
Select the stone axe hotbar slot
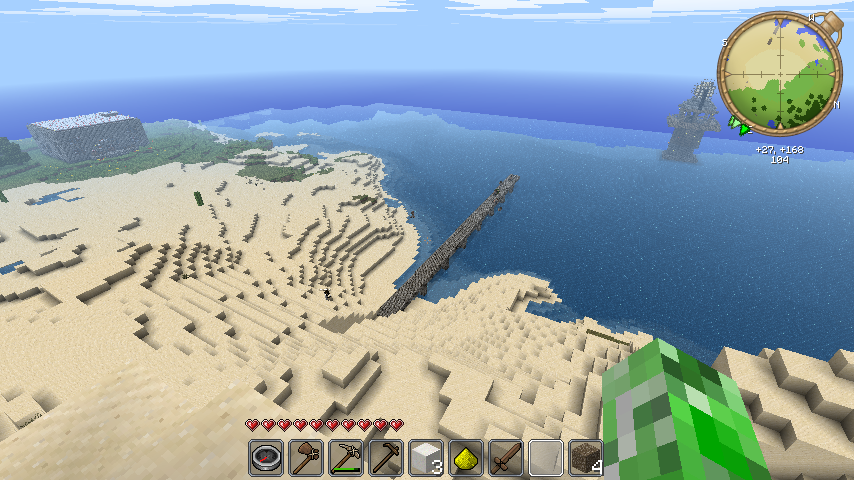[306, 458]
